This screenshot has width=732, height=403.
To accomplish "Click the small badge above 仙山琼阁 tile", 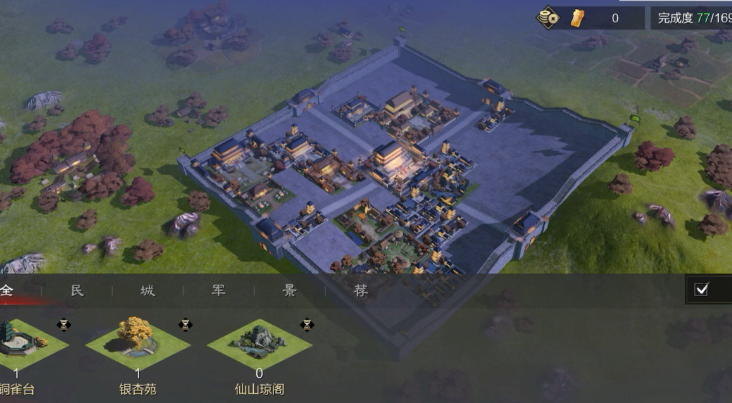I will point(307,324).
